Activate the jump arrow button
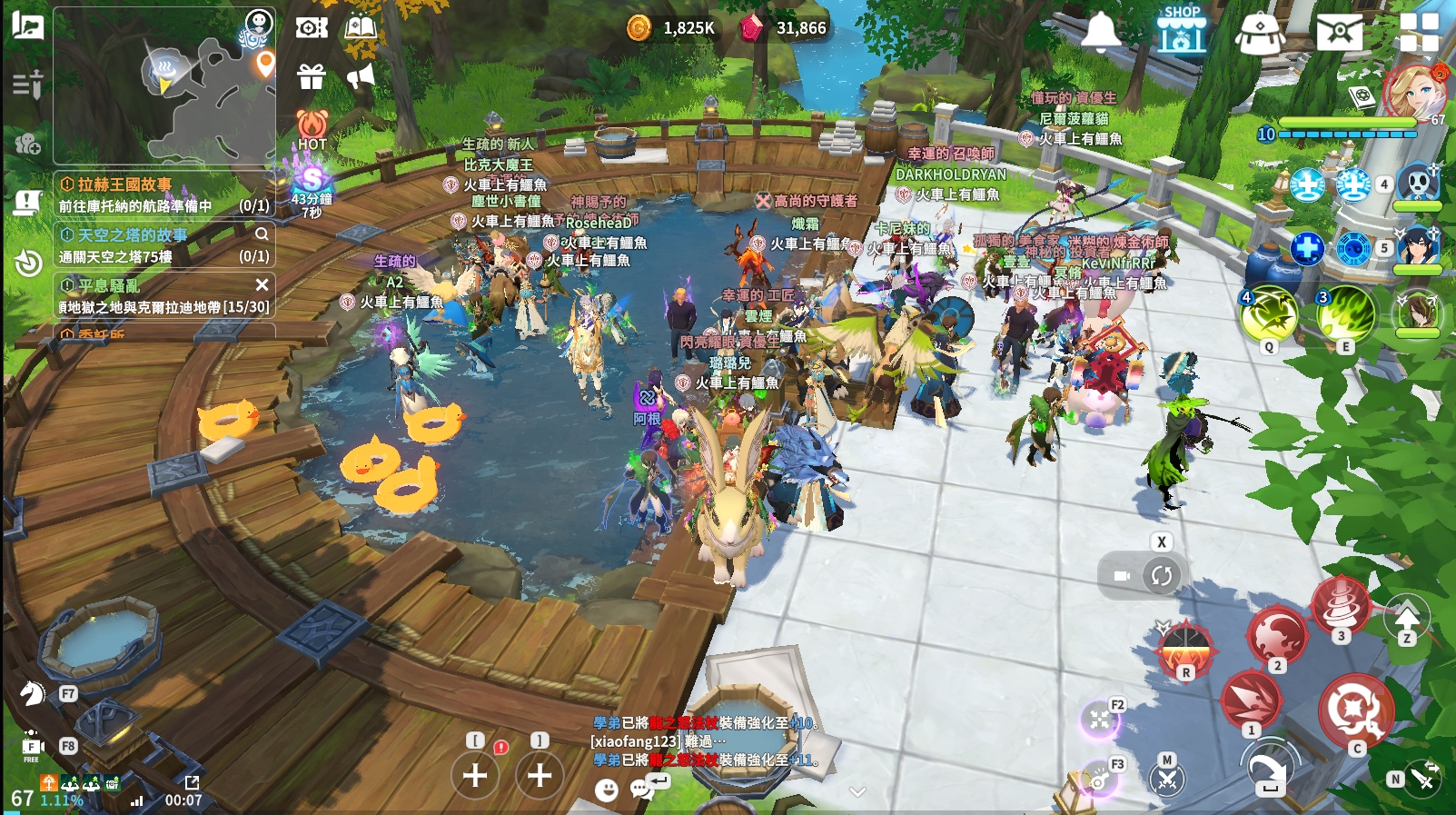Image resolution: width=1456 pixels, height=815 pixels. [1406, 618]
